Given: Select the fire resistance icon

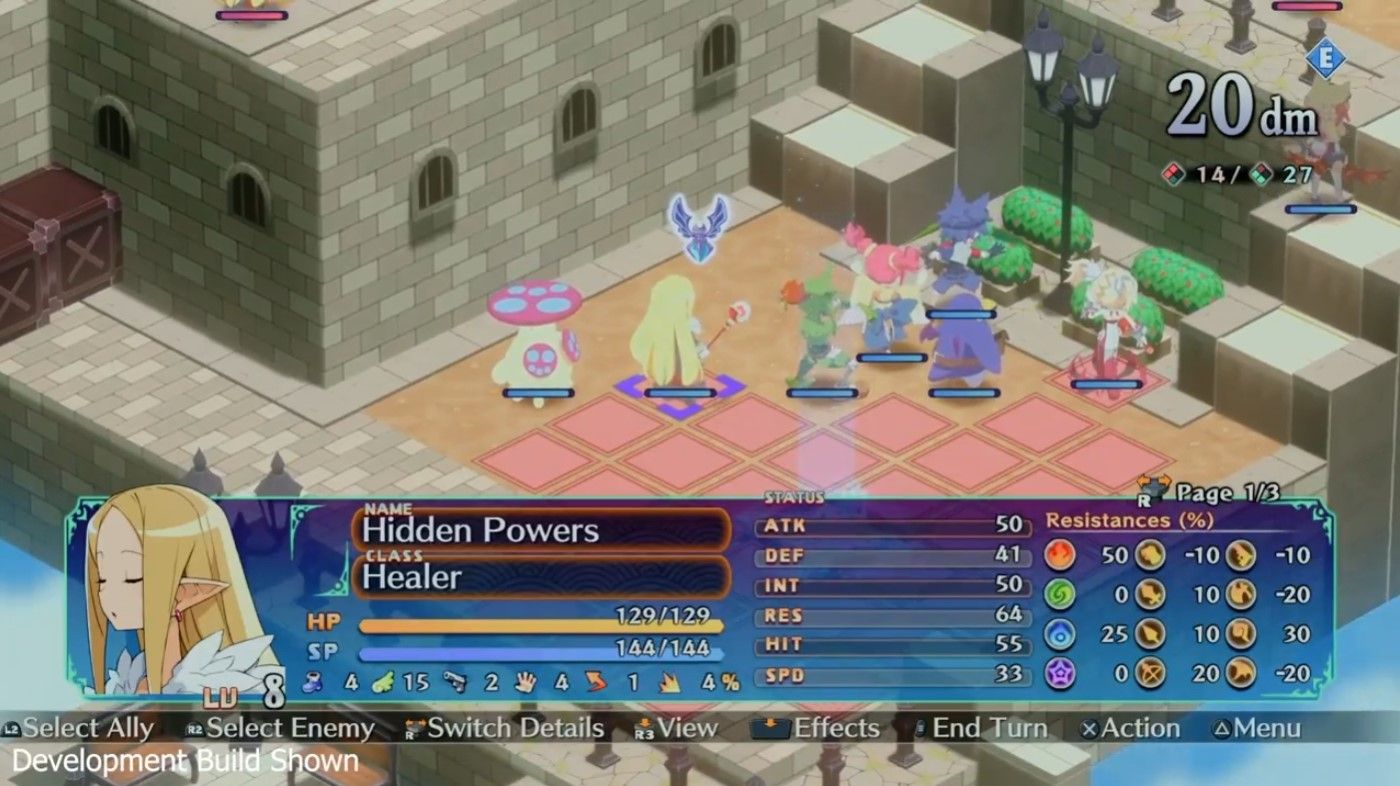Looking at the screenshot, I should point(1059,553).
